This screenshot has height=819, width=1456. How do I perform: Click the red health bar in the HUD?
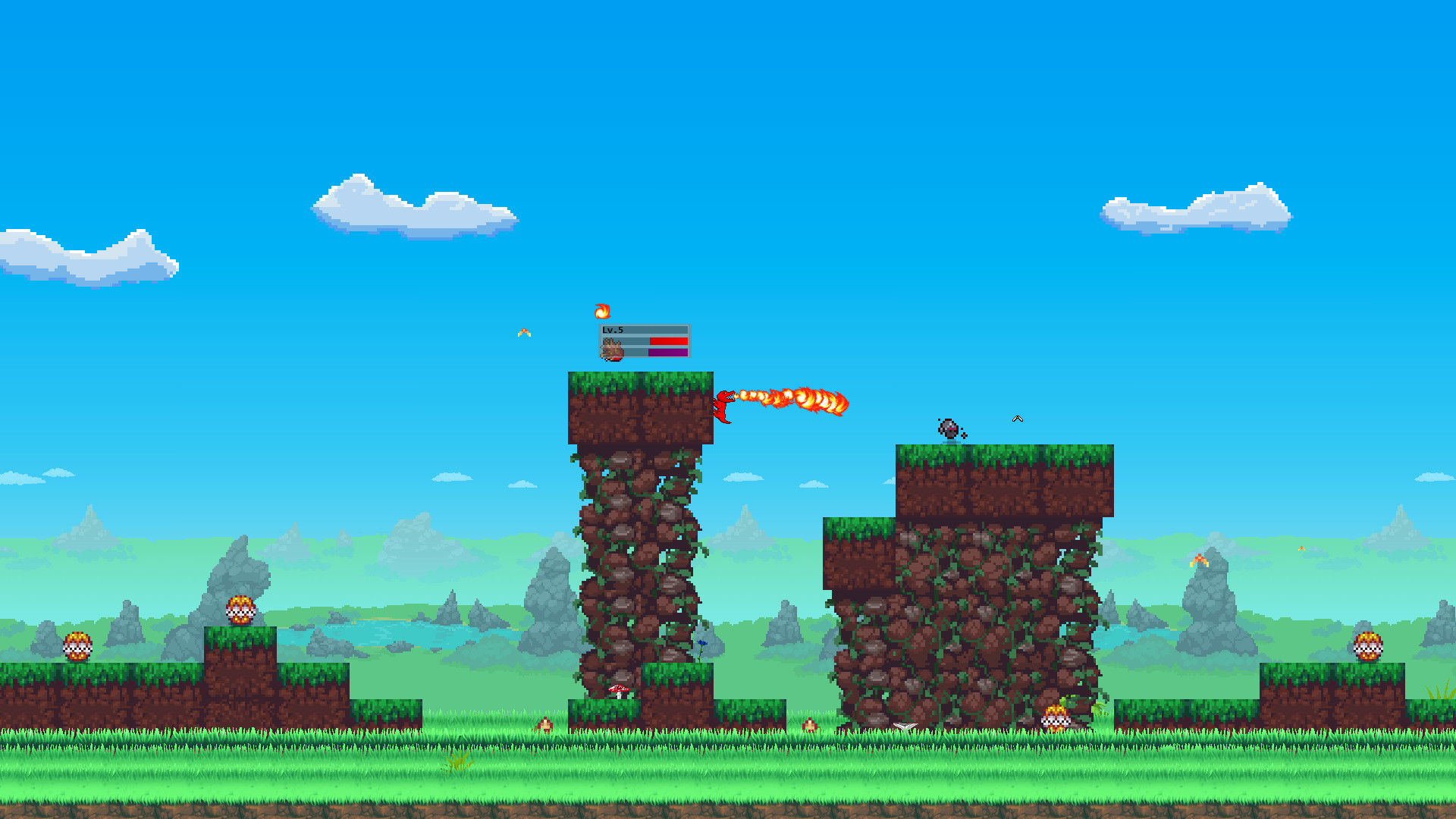pos(667,340)
